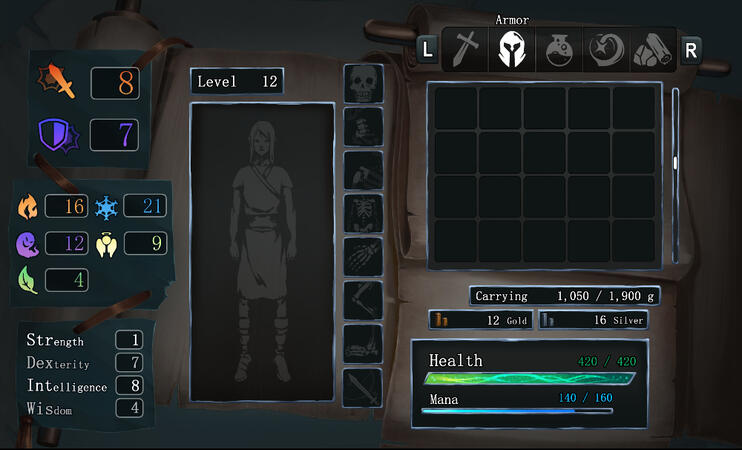Switch to the moon and star tab
Viewport: 742px width, 450px height.
click(x=606, y=49)
